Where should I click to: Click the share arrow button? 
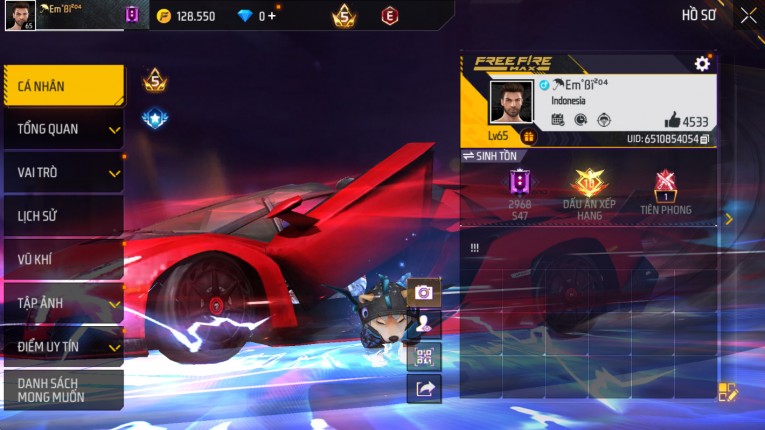pyautogui.click(x=424, y=389)
